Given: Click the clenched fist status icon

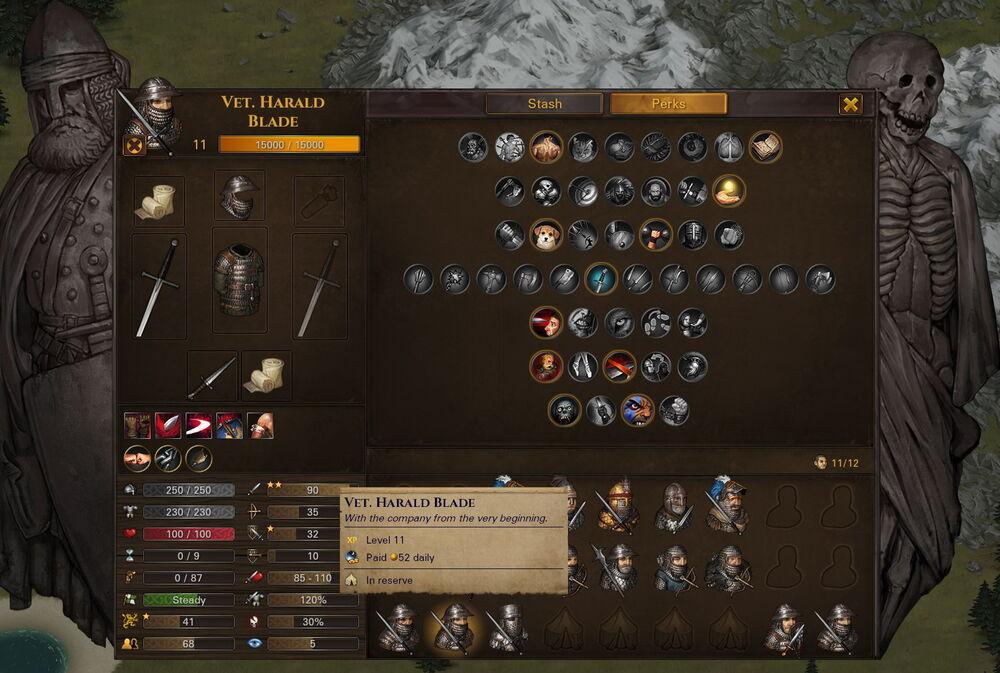Looking at the screenshot, I should coord(137,458).
